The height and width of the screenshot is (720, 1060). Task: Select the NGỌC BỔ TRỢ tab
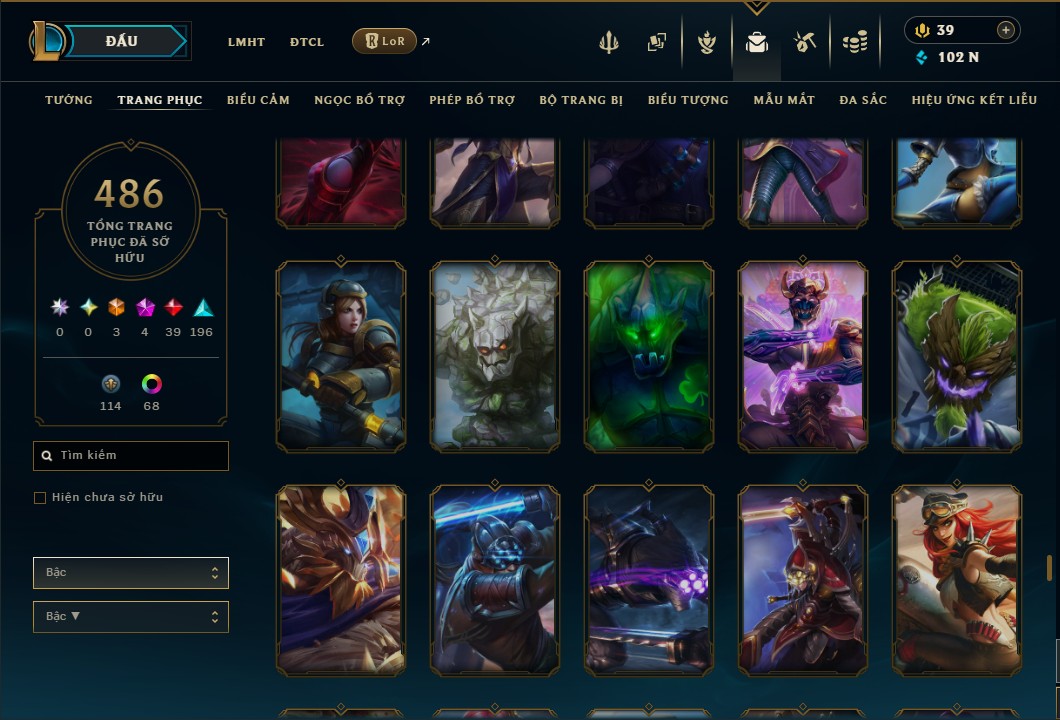click(359, 100)
